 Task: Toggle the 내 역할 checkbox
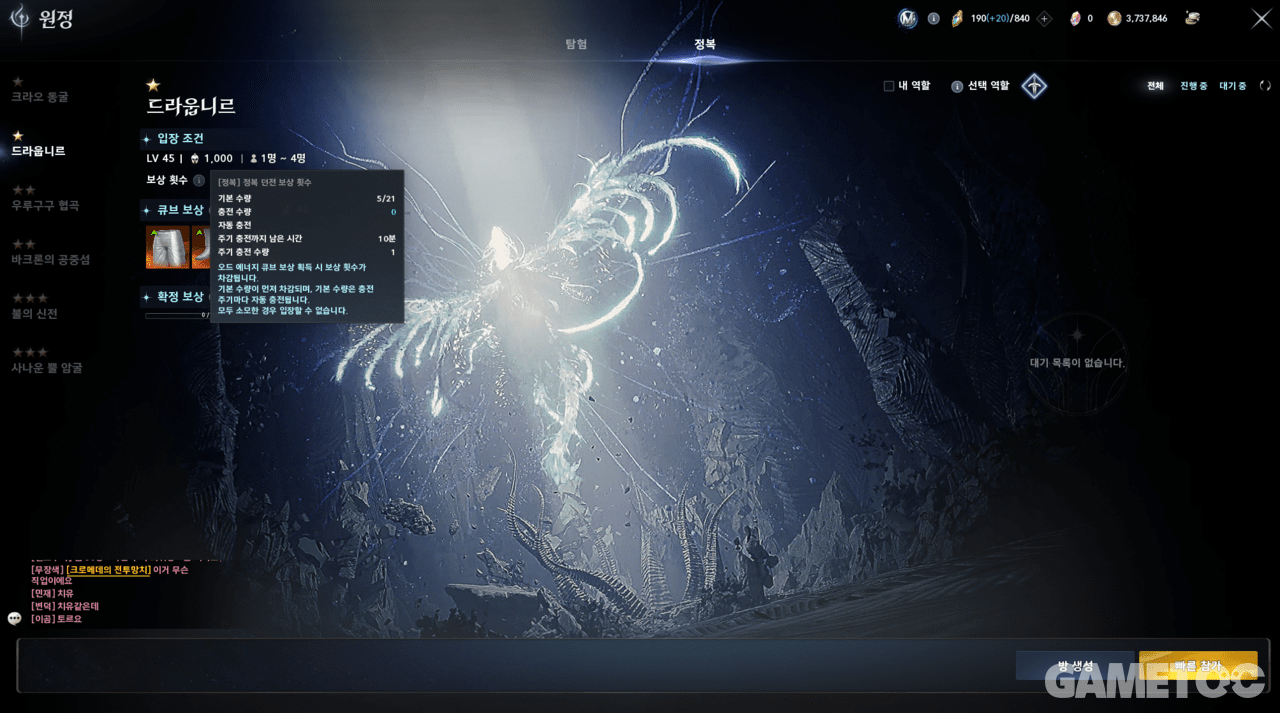click(x=888, y=86)
